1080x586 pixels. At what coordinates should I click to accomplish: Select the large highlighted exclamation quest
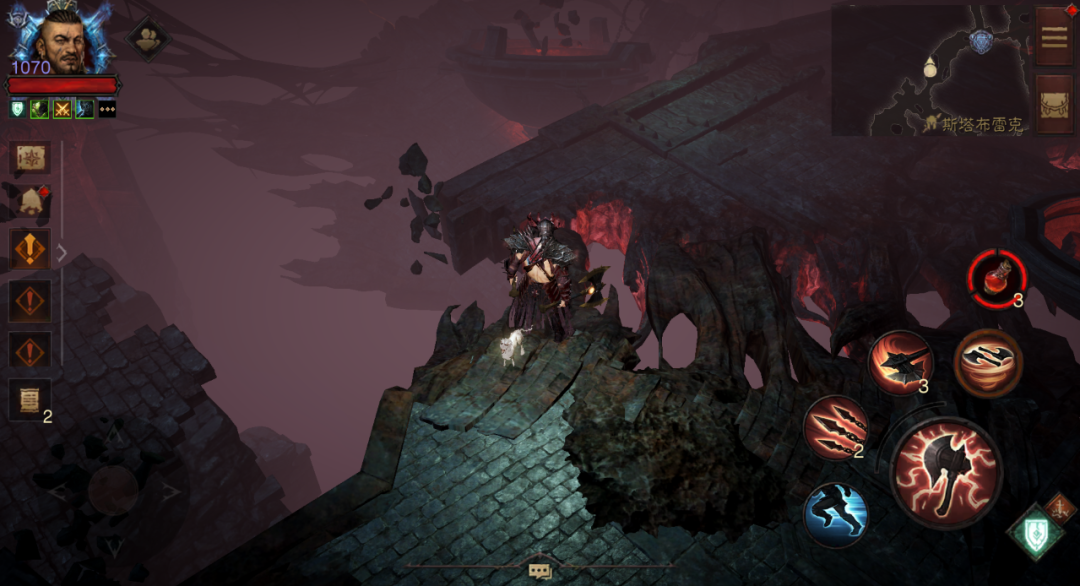(30, 249)
